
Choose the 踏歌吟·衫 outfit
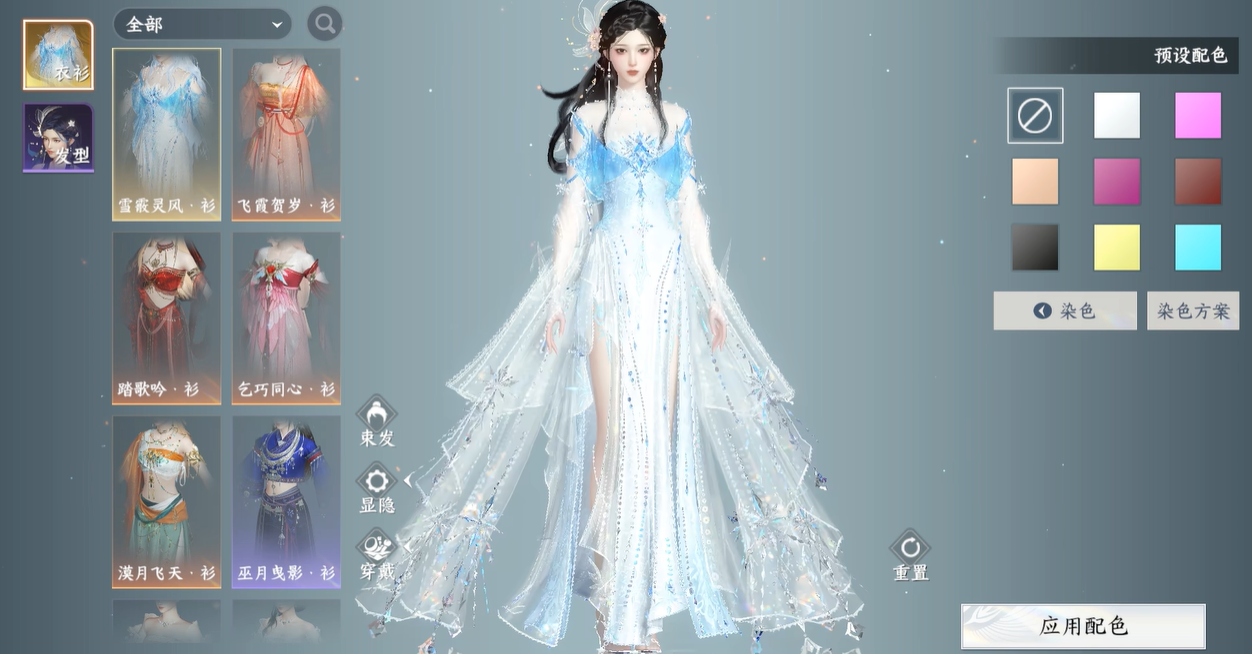(x=167, y=318)
